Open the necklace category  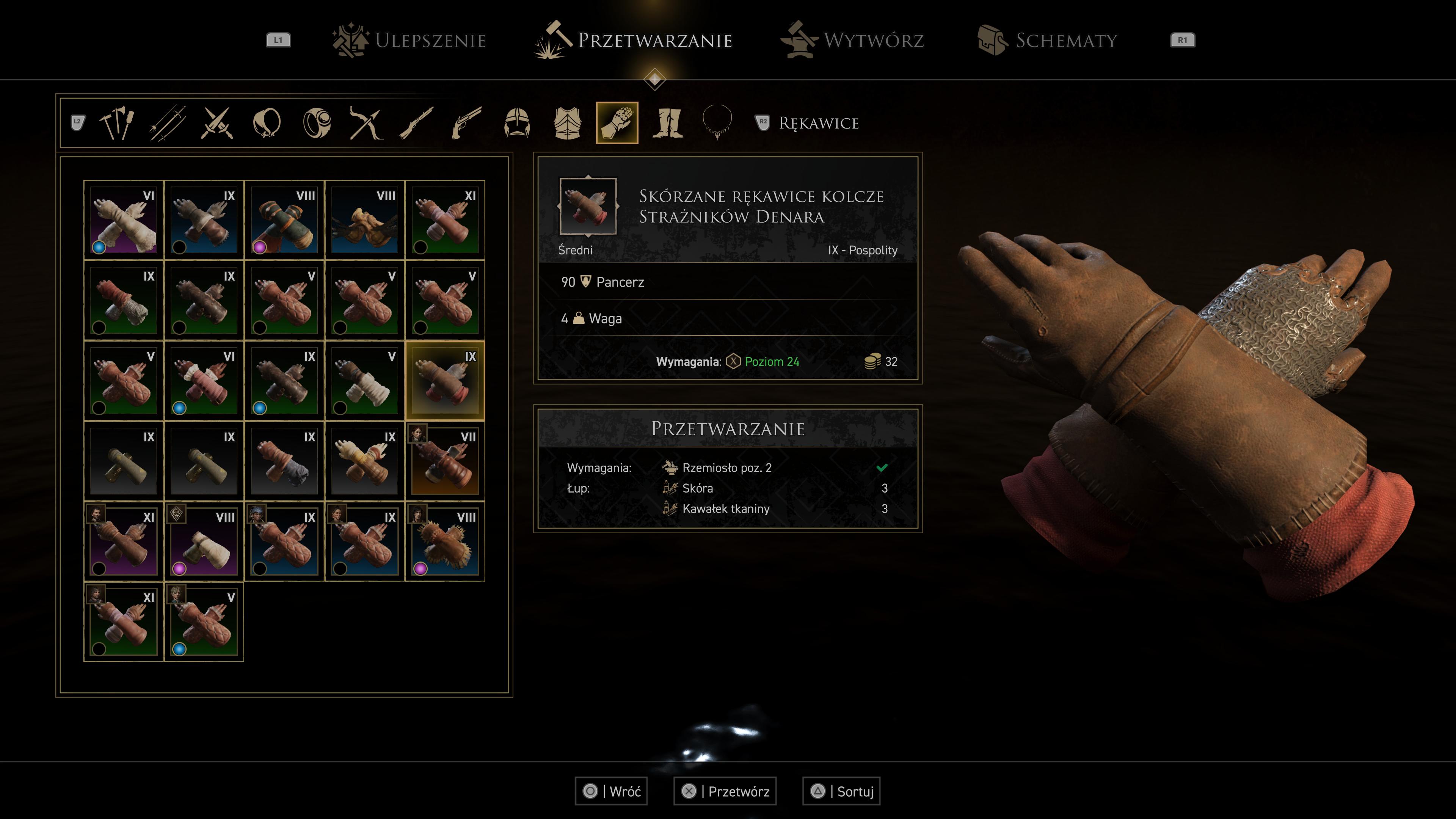coord(717,122)
